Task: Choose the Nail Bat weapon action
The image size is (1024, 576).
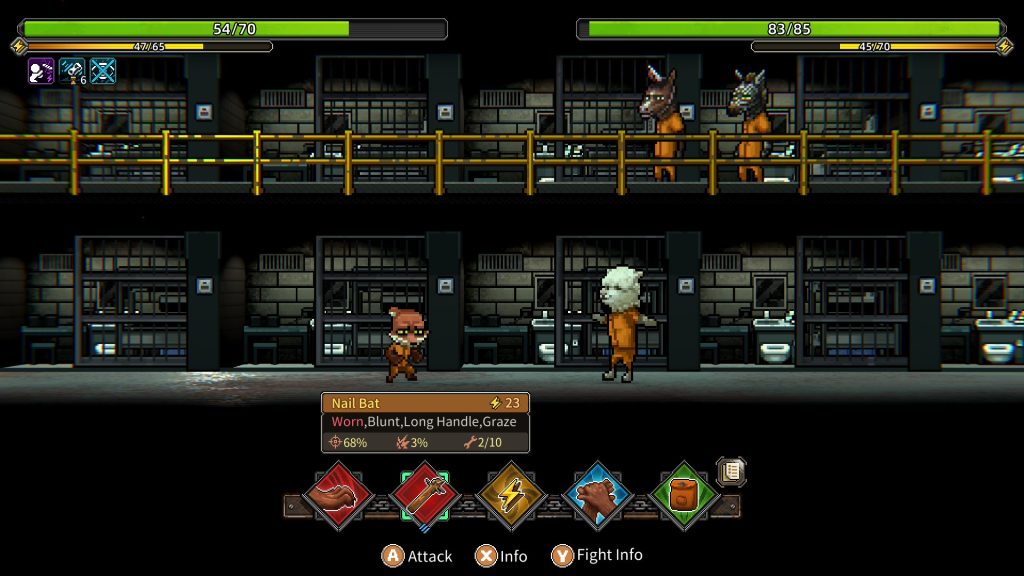Action: [x=426, y=494]
